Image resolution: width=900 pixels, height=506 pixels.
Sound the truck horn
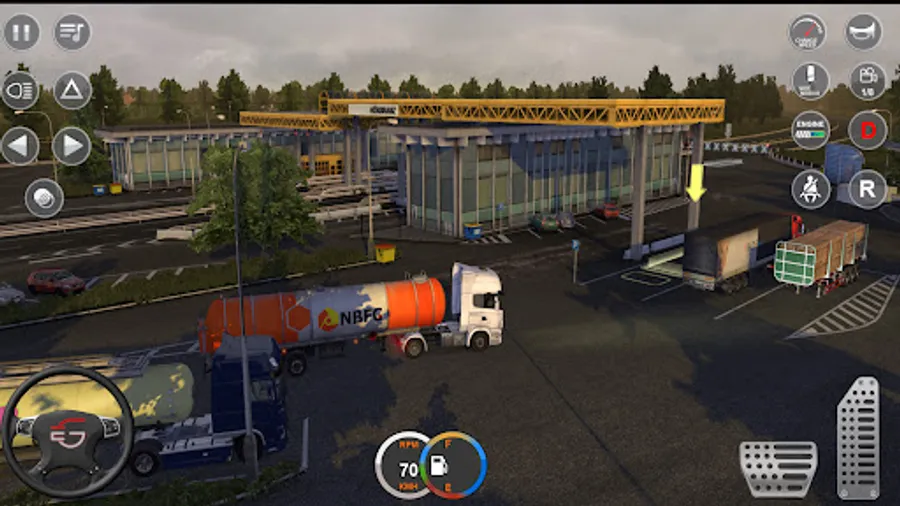pos(864,32)
